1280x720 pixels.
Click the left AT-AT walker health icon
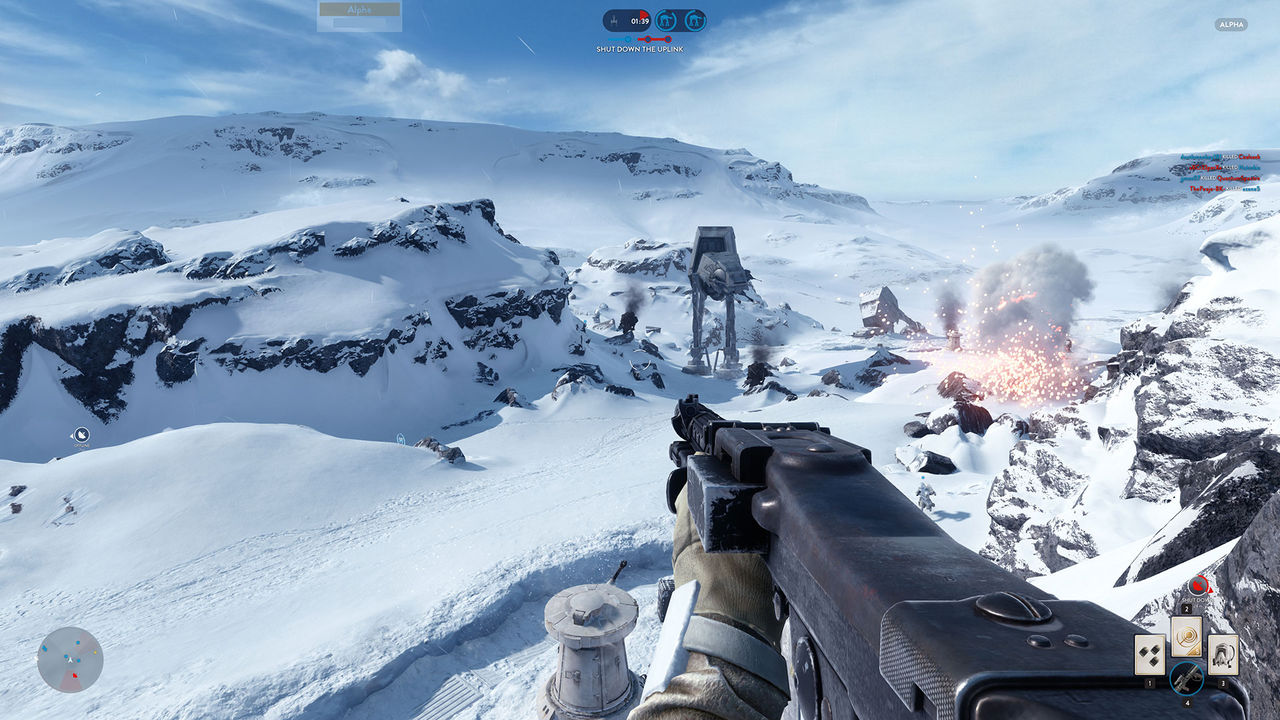(x=667, y=19)
